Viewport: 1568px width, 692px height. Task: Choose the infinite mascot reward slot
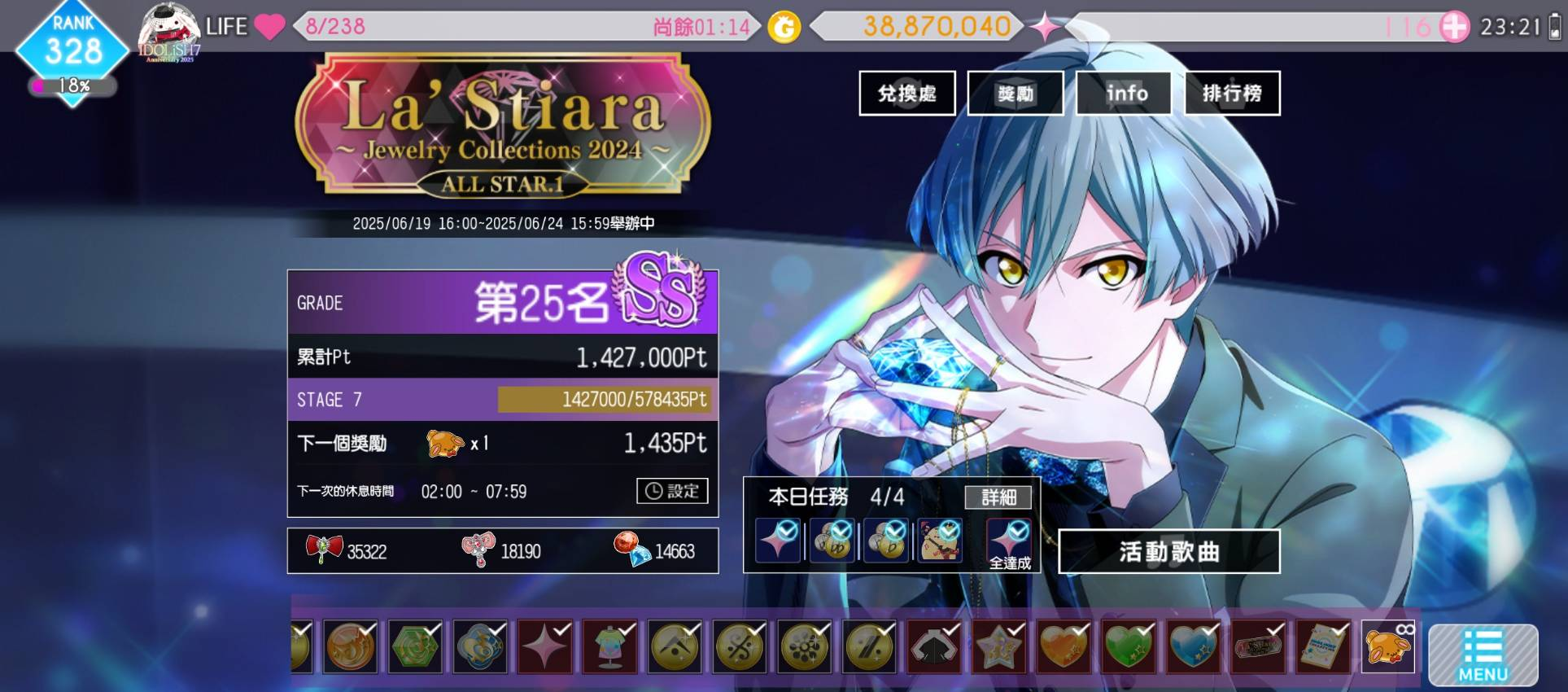(x=1387, y=647)
